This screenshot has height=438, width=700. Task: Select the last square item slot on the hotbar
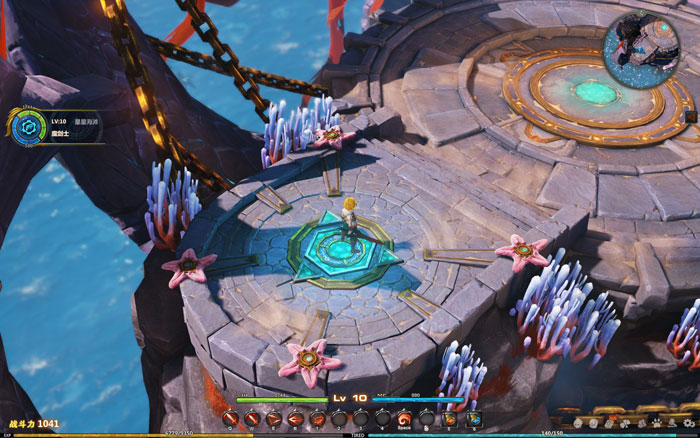pos(474,418)
